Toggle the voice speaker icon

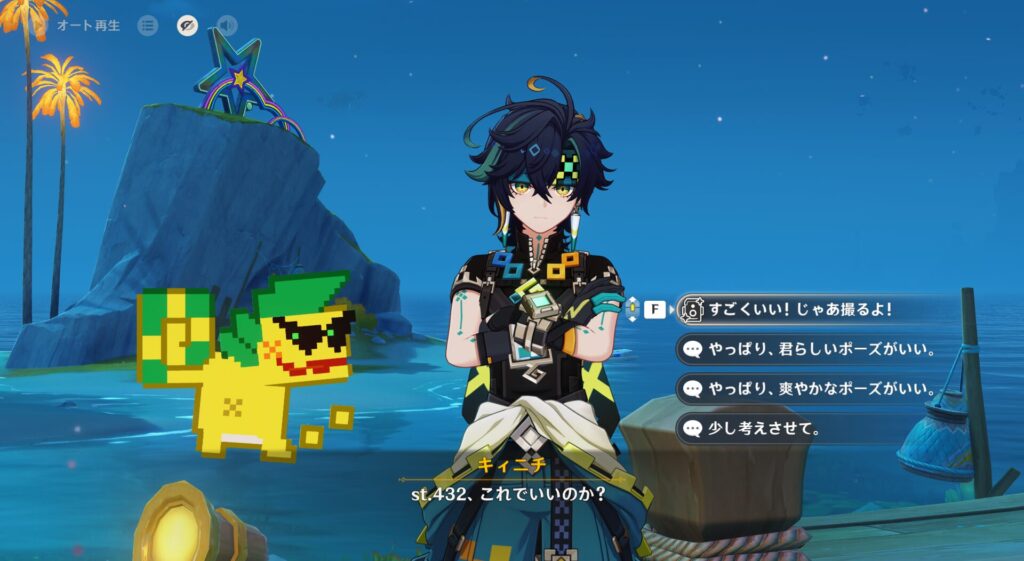227,25
